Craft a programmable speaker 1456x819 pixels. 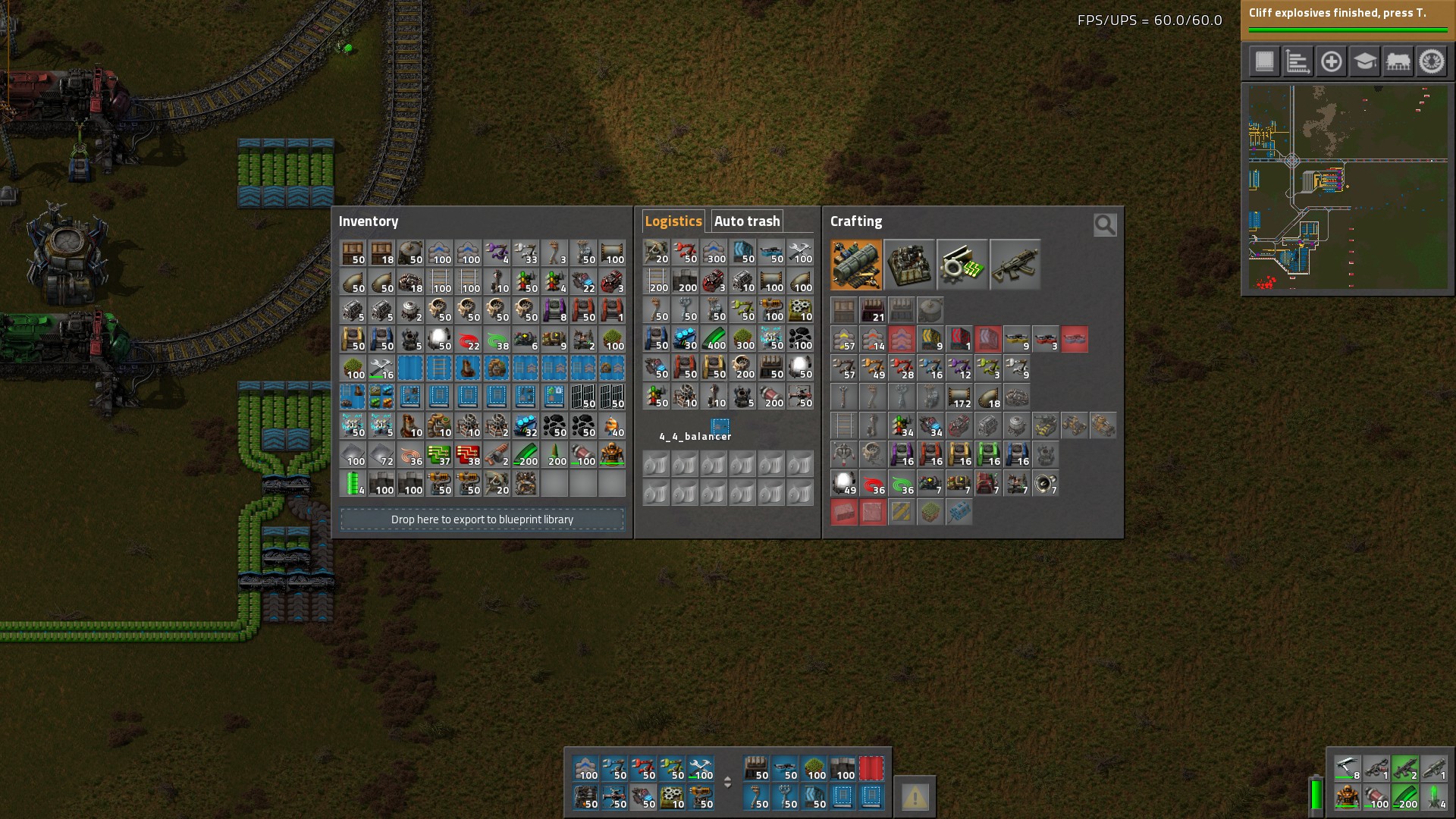click(1046, 484)
